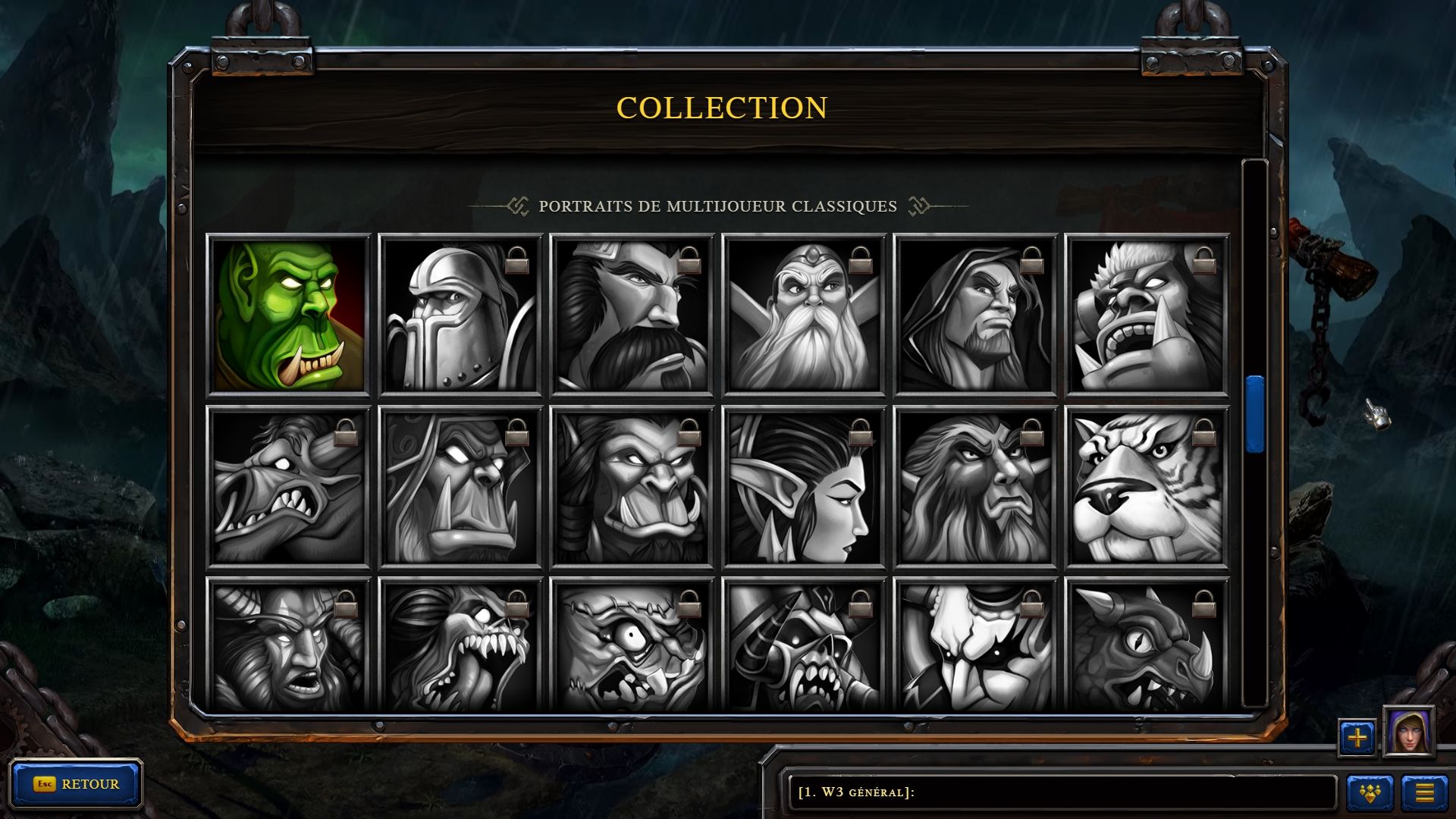The height and width of the screenshot is (819, 1456).
Task: Open the hamburger menu button
Action: [x=1424, y=793]
